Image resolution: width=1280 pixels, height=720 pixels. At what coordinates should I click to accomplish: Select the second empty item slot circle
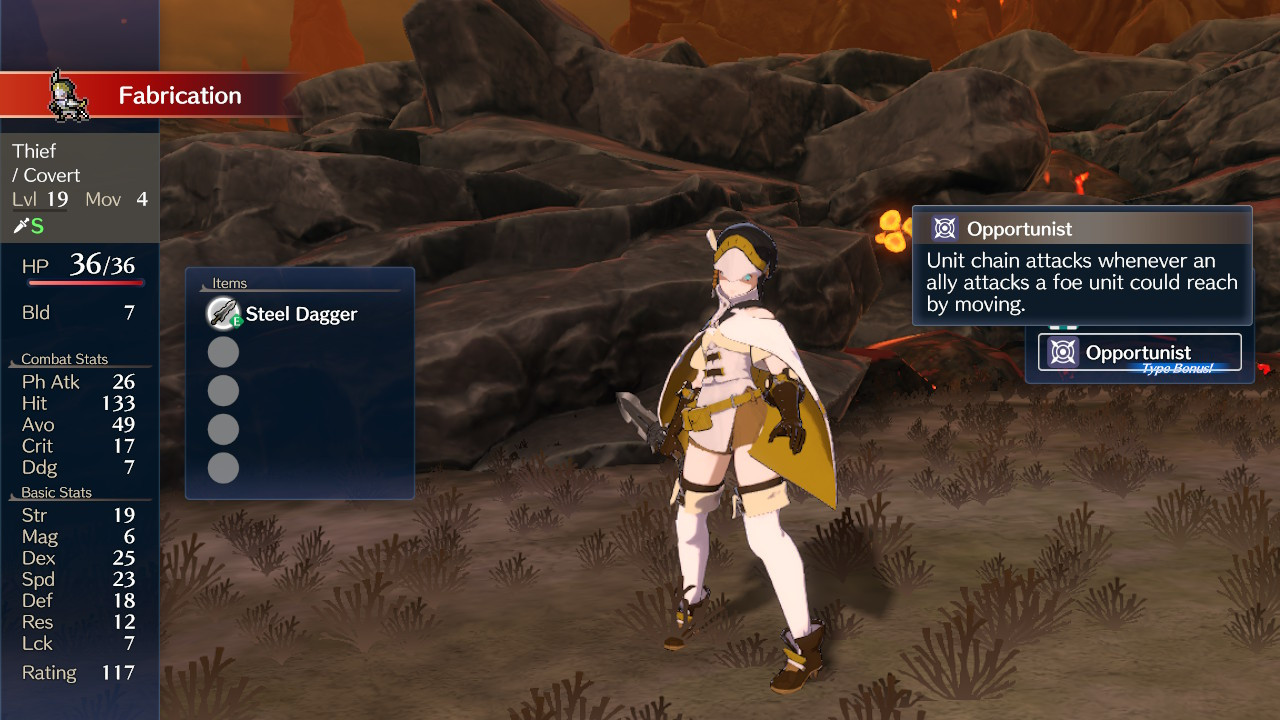[x=223, y=390]
